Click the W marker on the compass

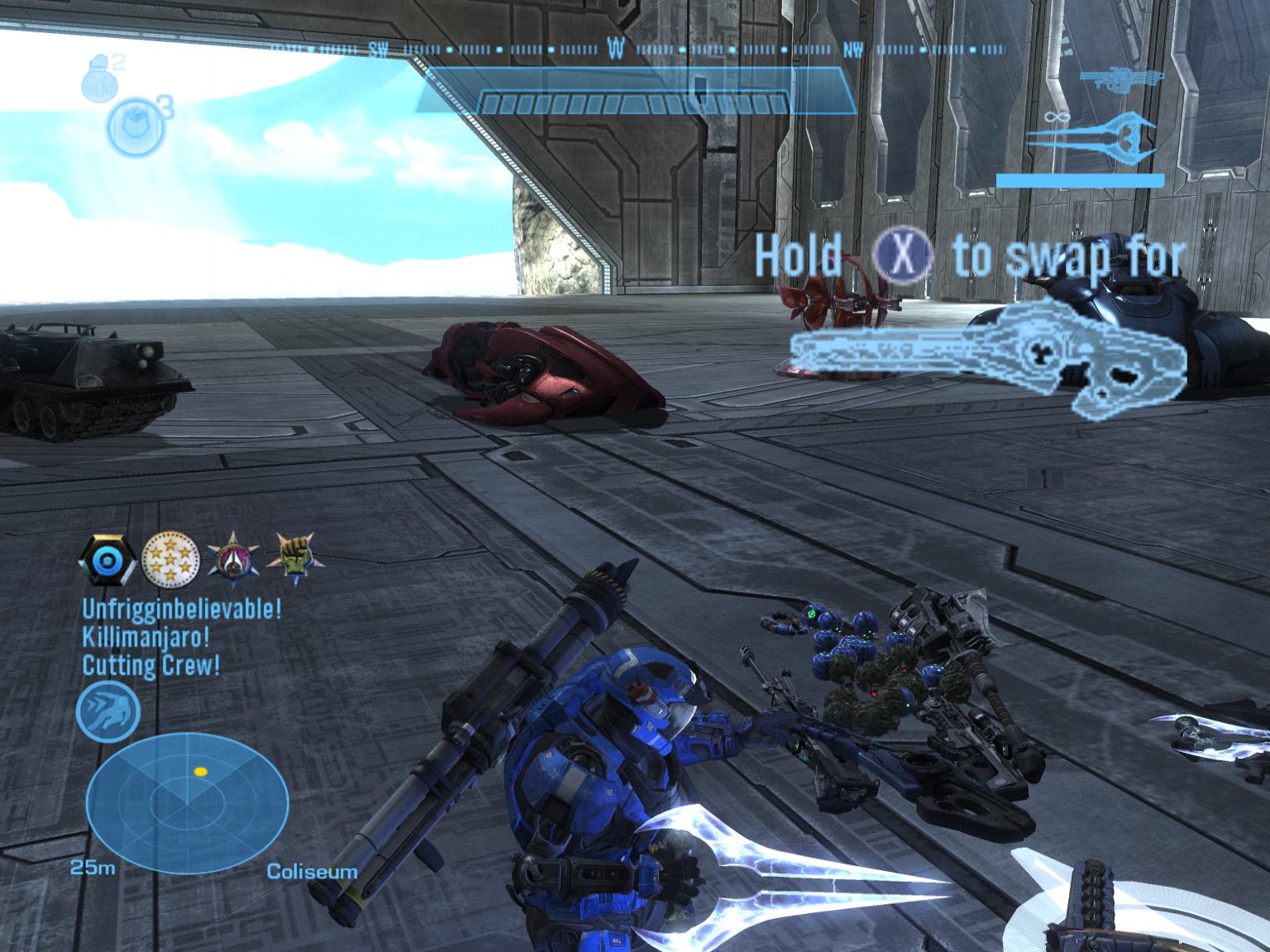615,49
